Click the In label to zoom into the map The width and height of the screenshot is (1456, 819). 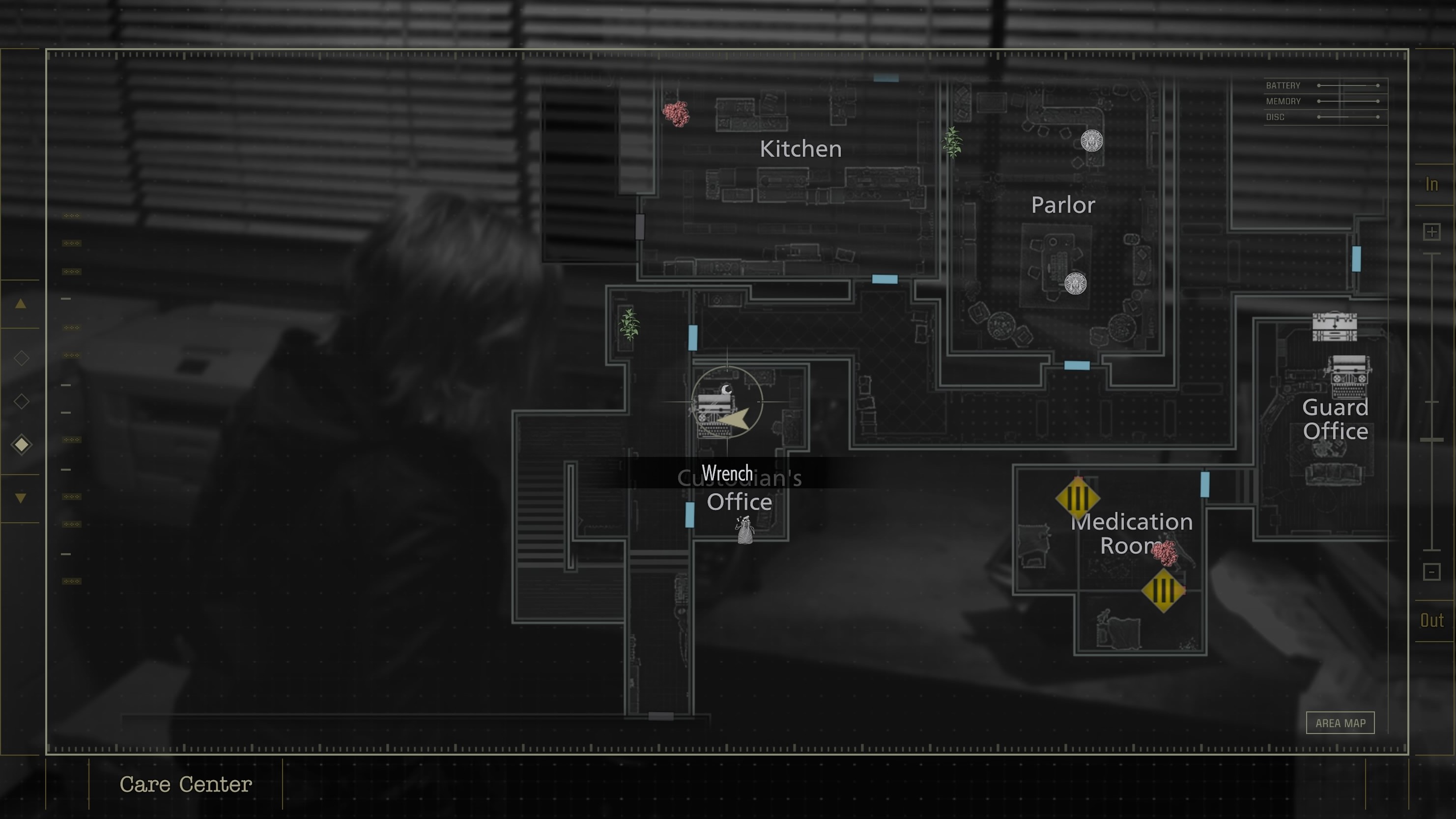coord(1432,184)
